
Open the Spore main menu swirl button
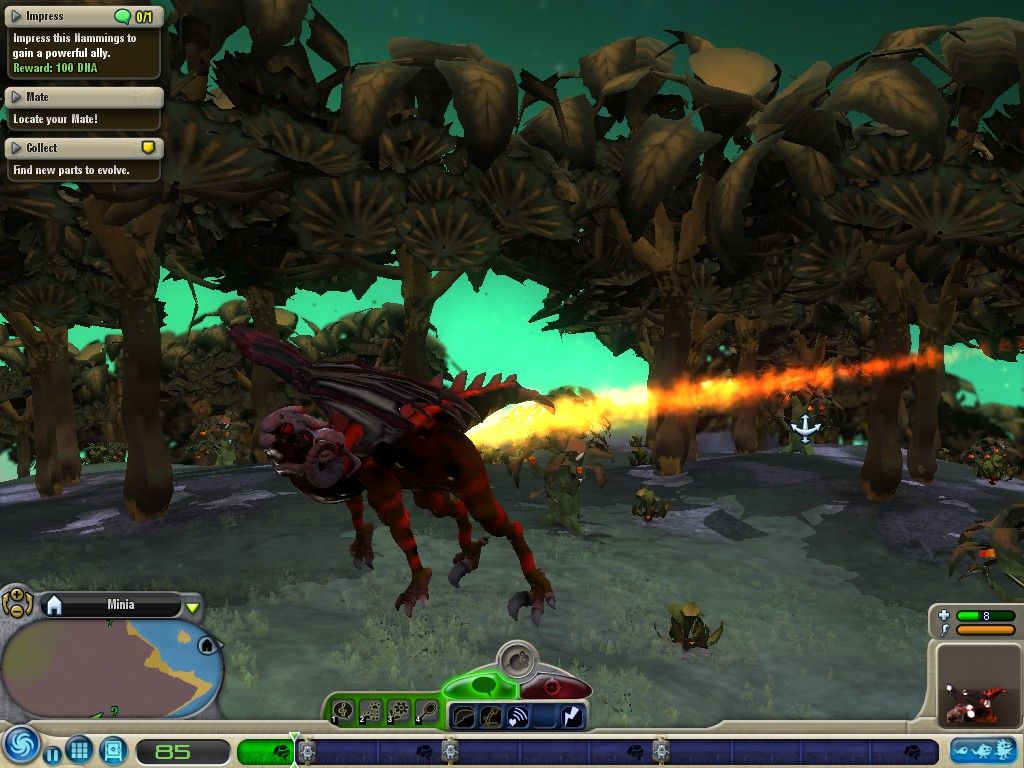19,746
